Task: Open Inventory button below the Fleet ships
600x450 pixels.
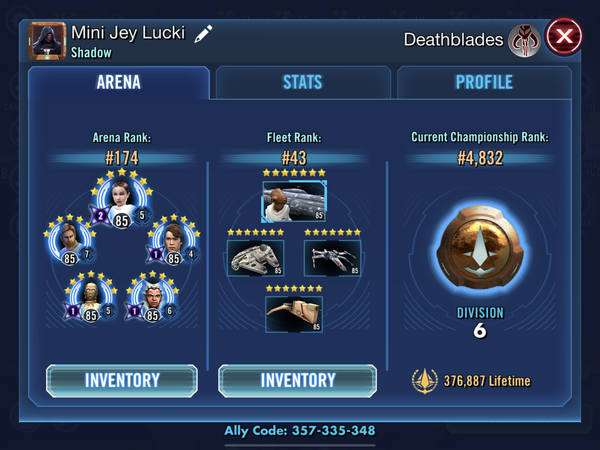Action: pos(297,380)
